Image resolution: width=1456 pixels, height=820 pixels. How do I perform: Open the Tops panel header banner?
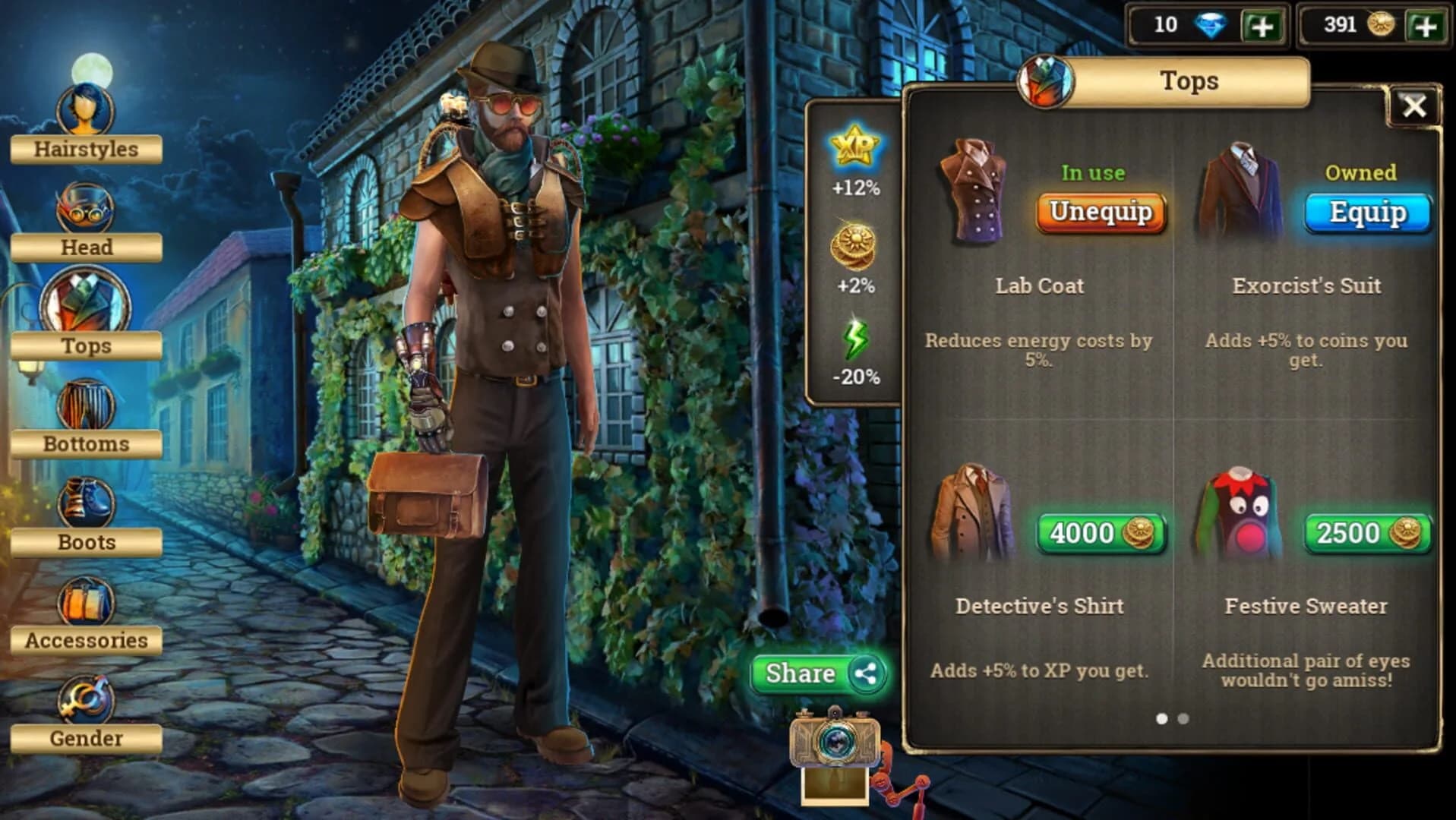(x=1190, y=80)
